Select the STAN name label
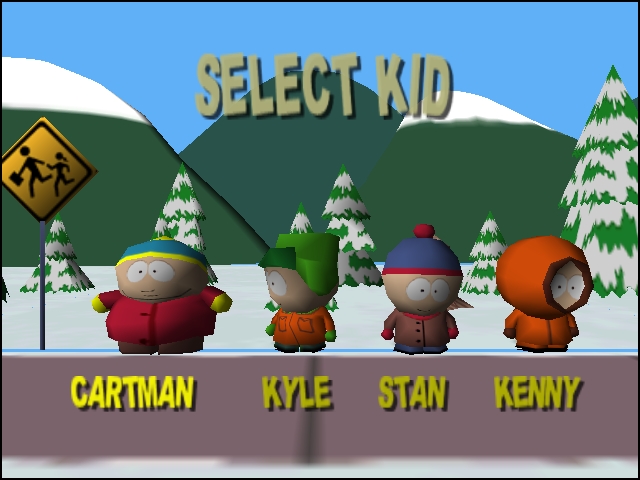The image size is (640, 480). point(412,392)
